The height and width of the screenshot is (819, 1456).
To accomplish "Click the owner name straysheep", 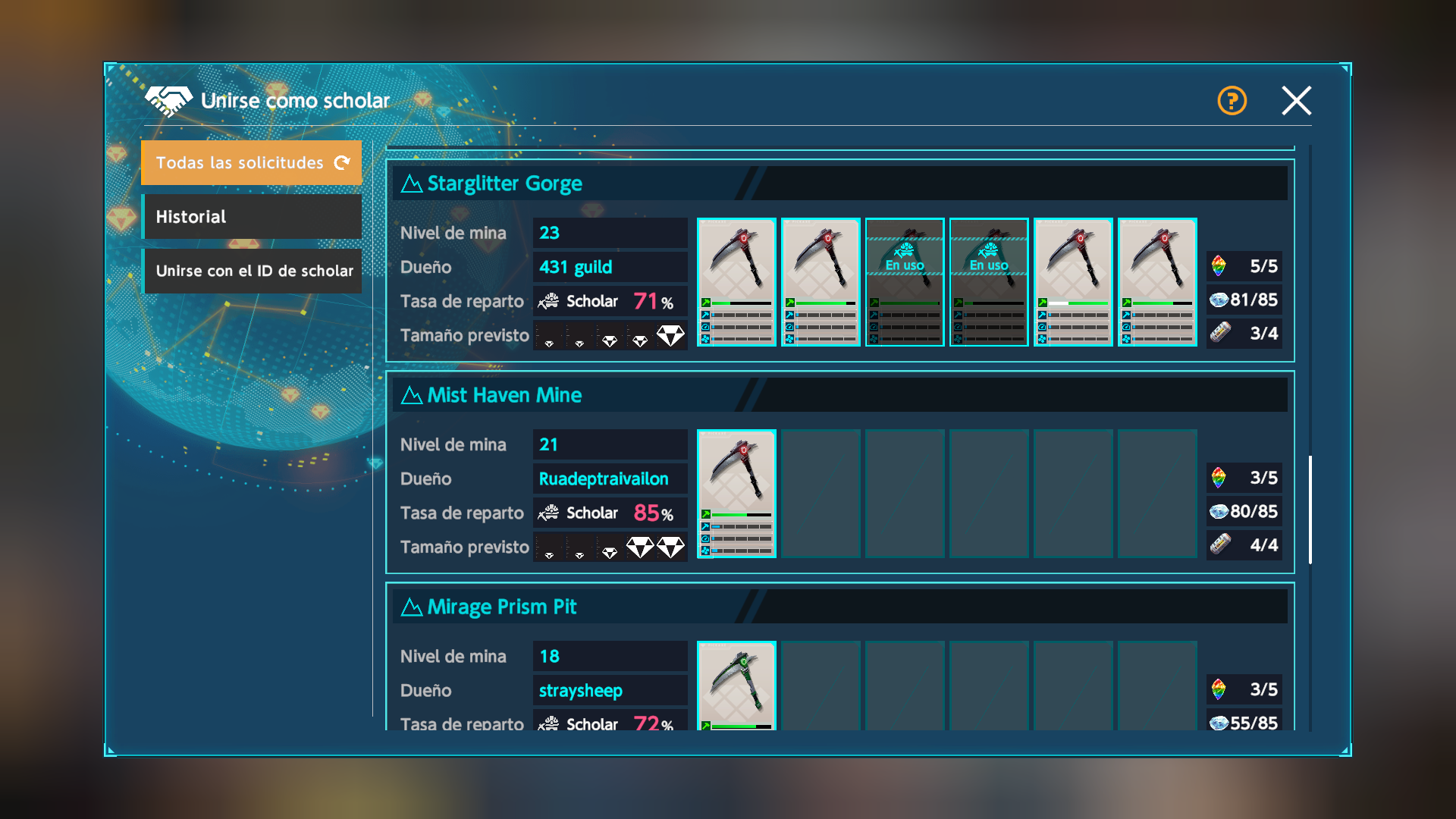I will 581,690.
